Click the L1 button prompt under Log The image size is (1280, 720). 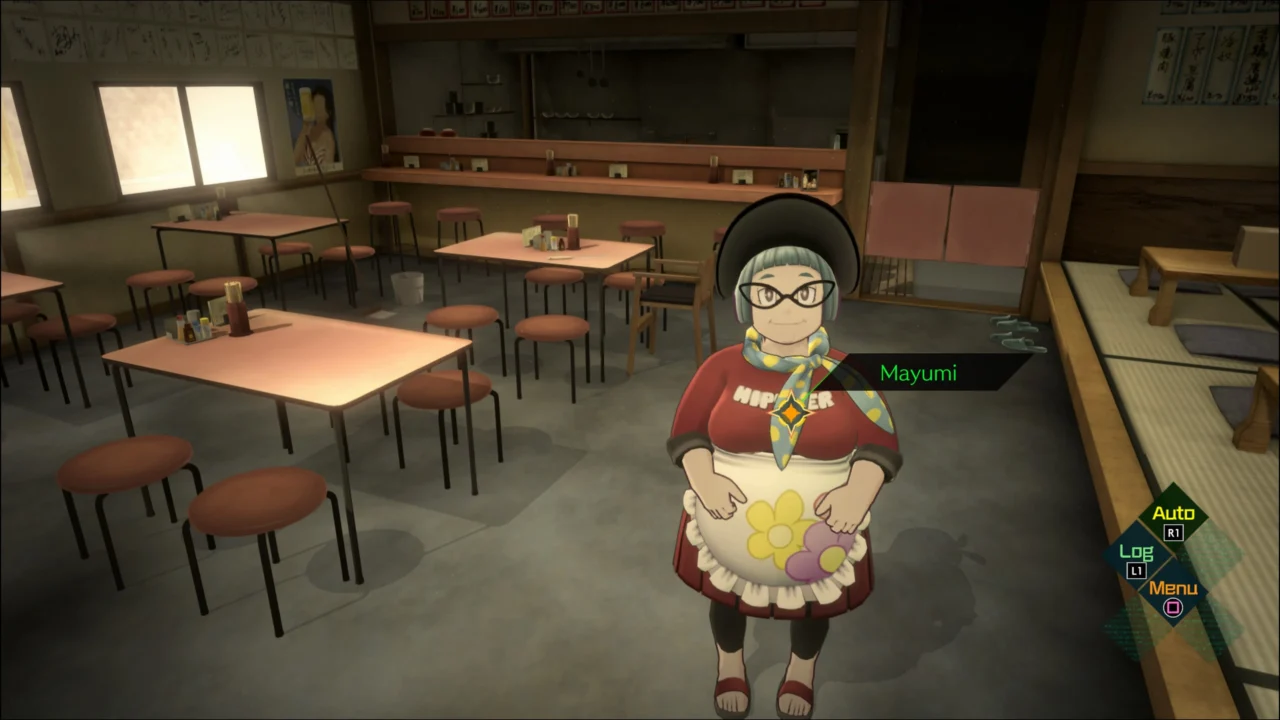pos(1135,570)
